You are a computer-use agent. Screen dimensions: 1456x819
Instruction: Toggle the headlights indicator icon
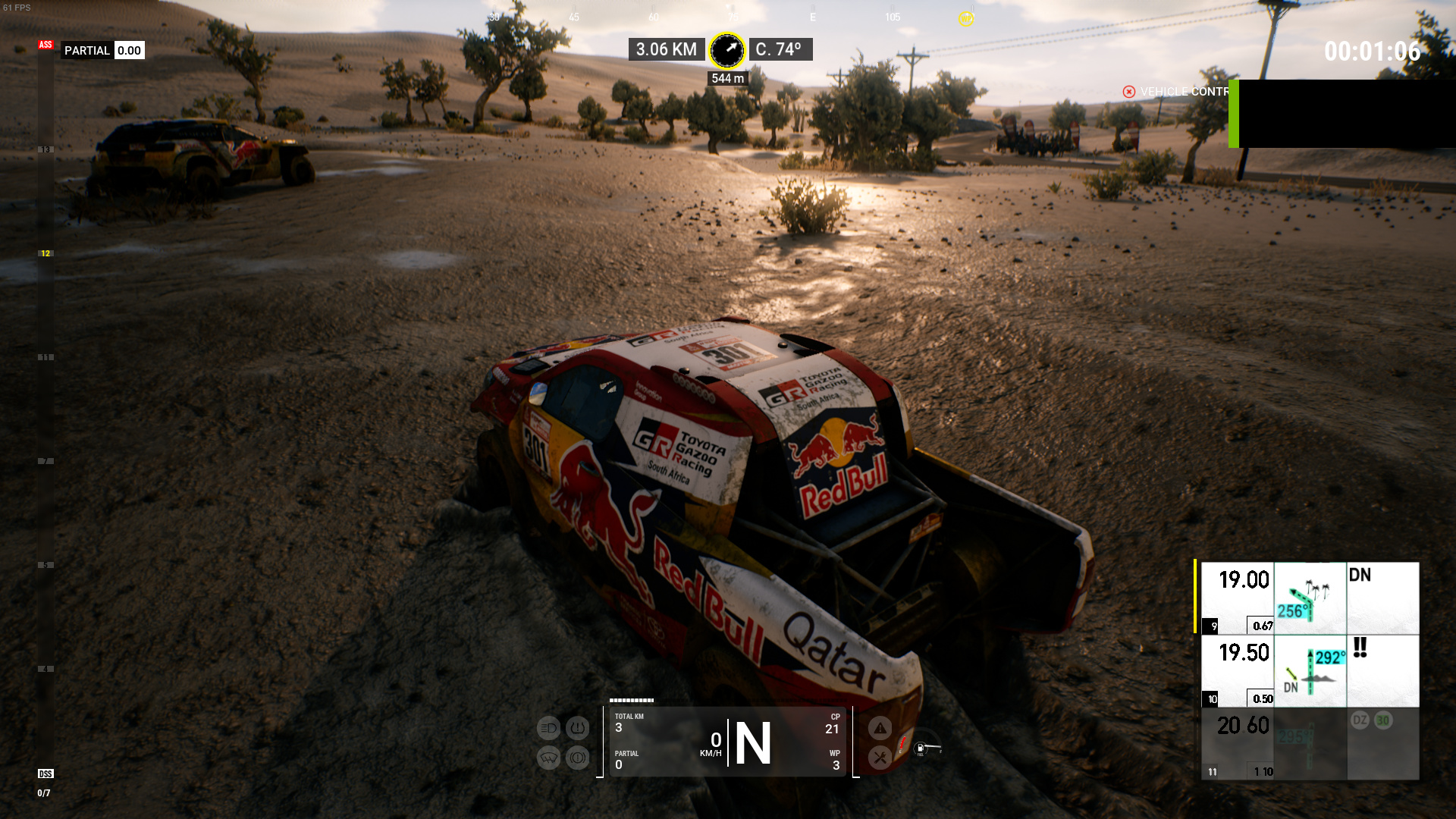[548, 729]
